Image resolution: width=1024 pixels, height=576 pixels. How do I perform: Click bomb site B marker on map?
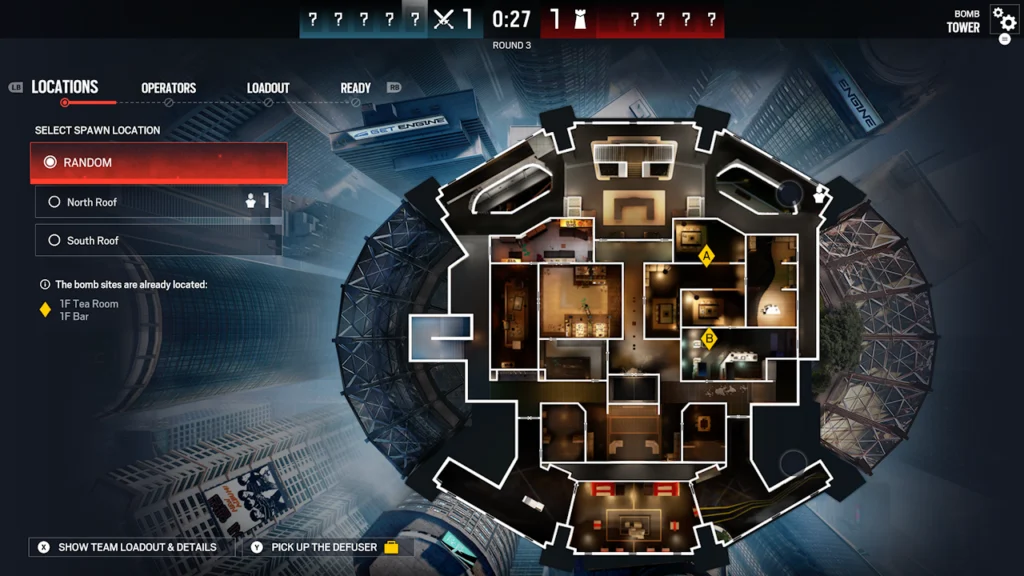[x=709, y=339]
